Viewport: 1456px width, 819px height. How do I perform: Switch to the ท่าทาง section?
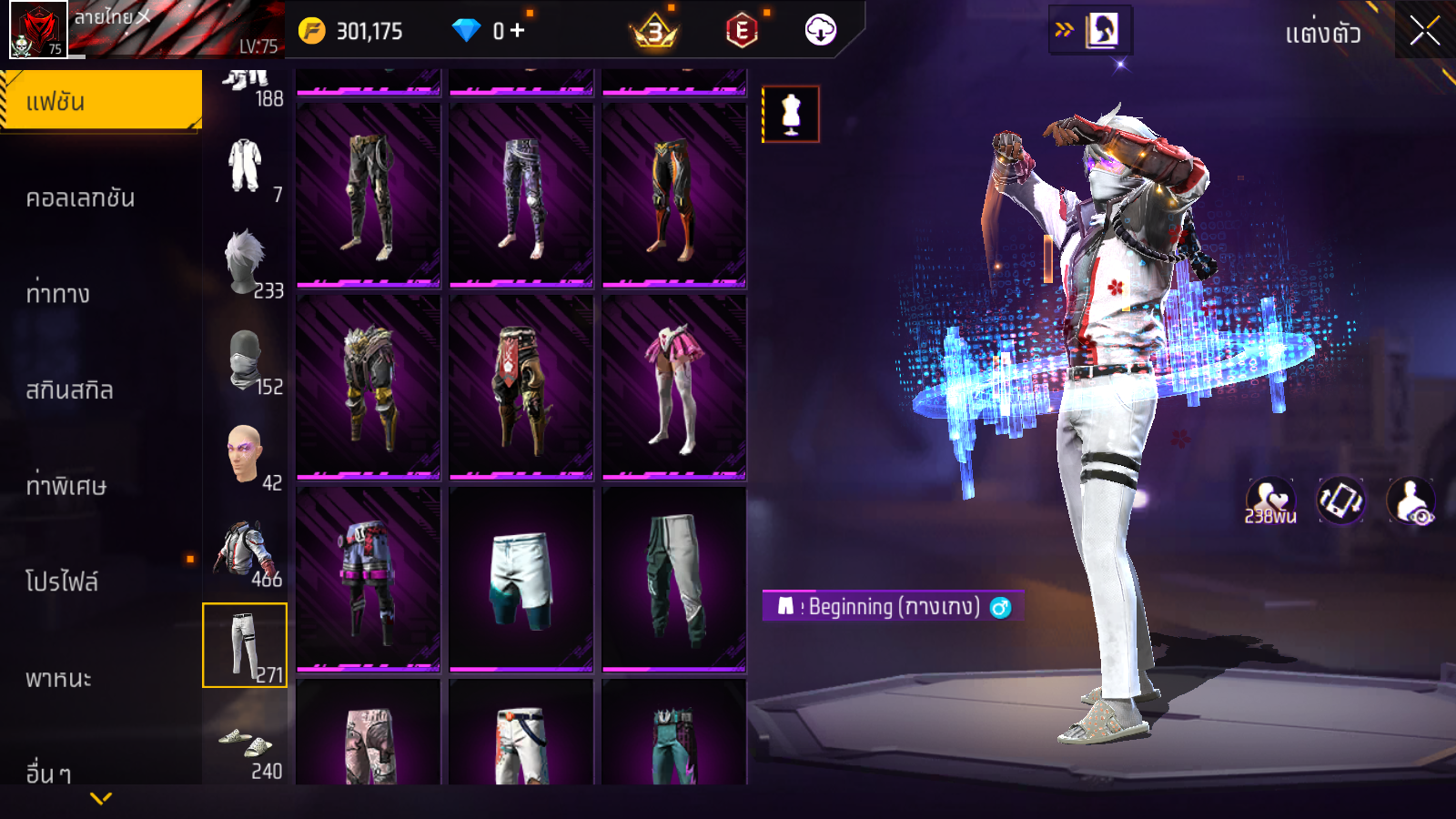(x=58, y=294)
